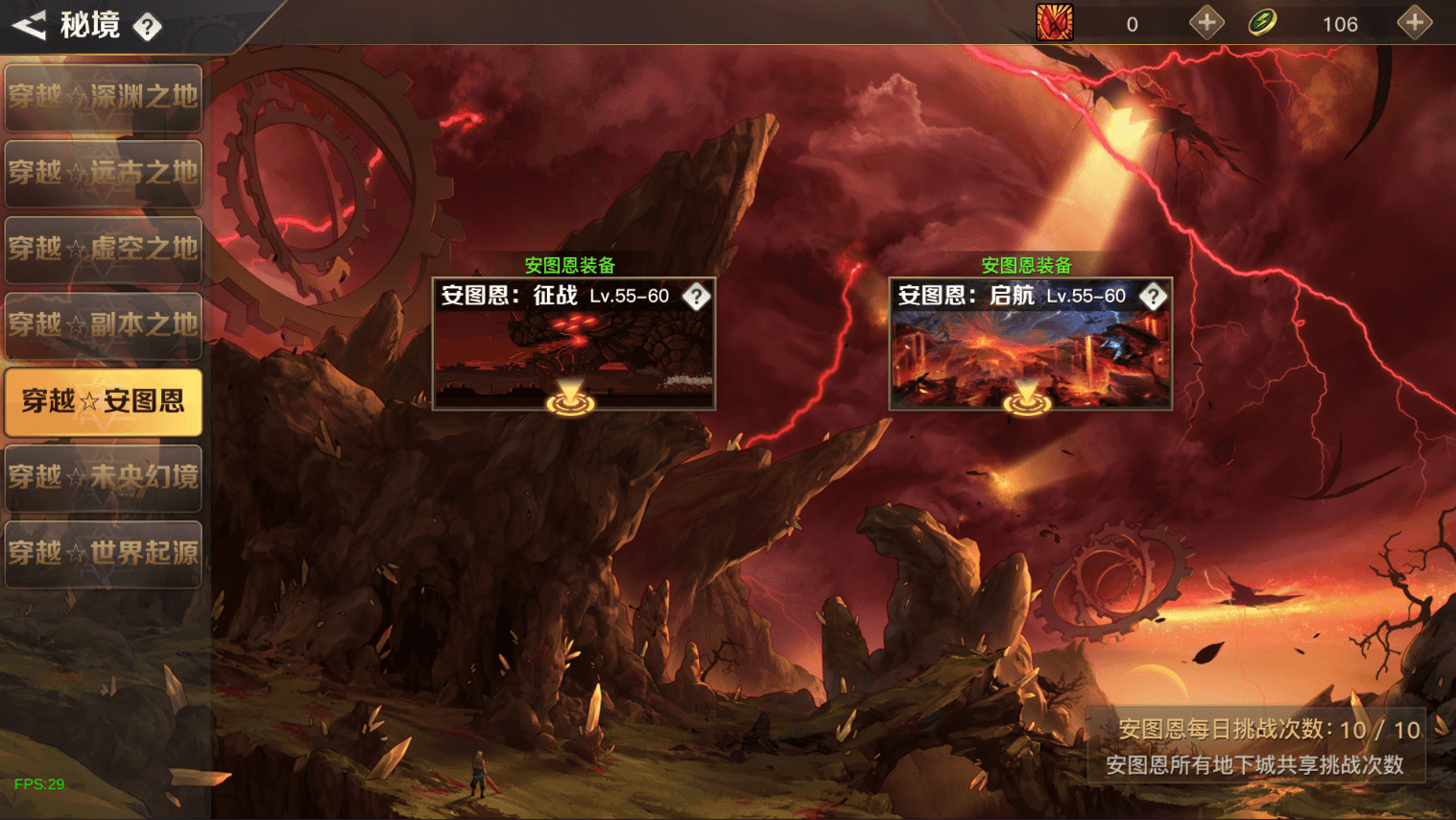
Task: Switch to the 穿越☆远古之地 tab
Action: point(103,173)
